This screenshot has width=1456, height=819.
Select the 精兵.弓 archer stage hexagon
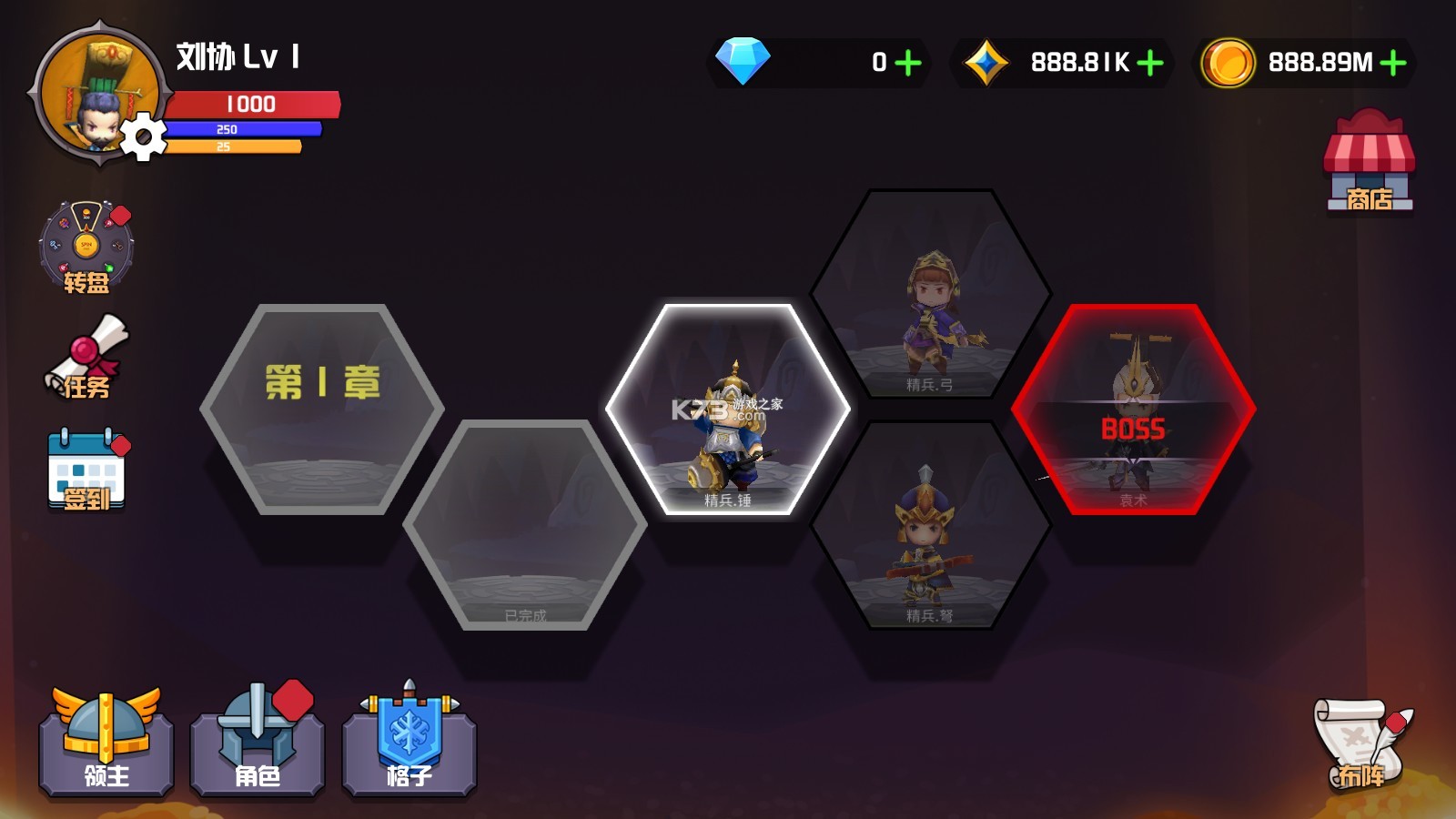930,294
